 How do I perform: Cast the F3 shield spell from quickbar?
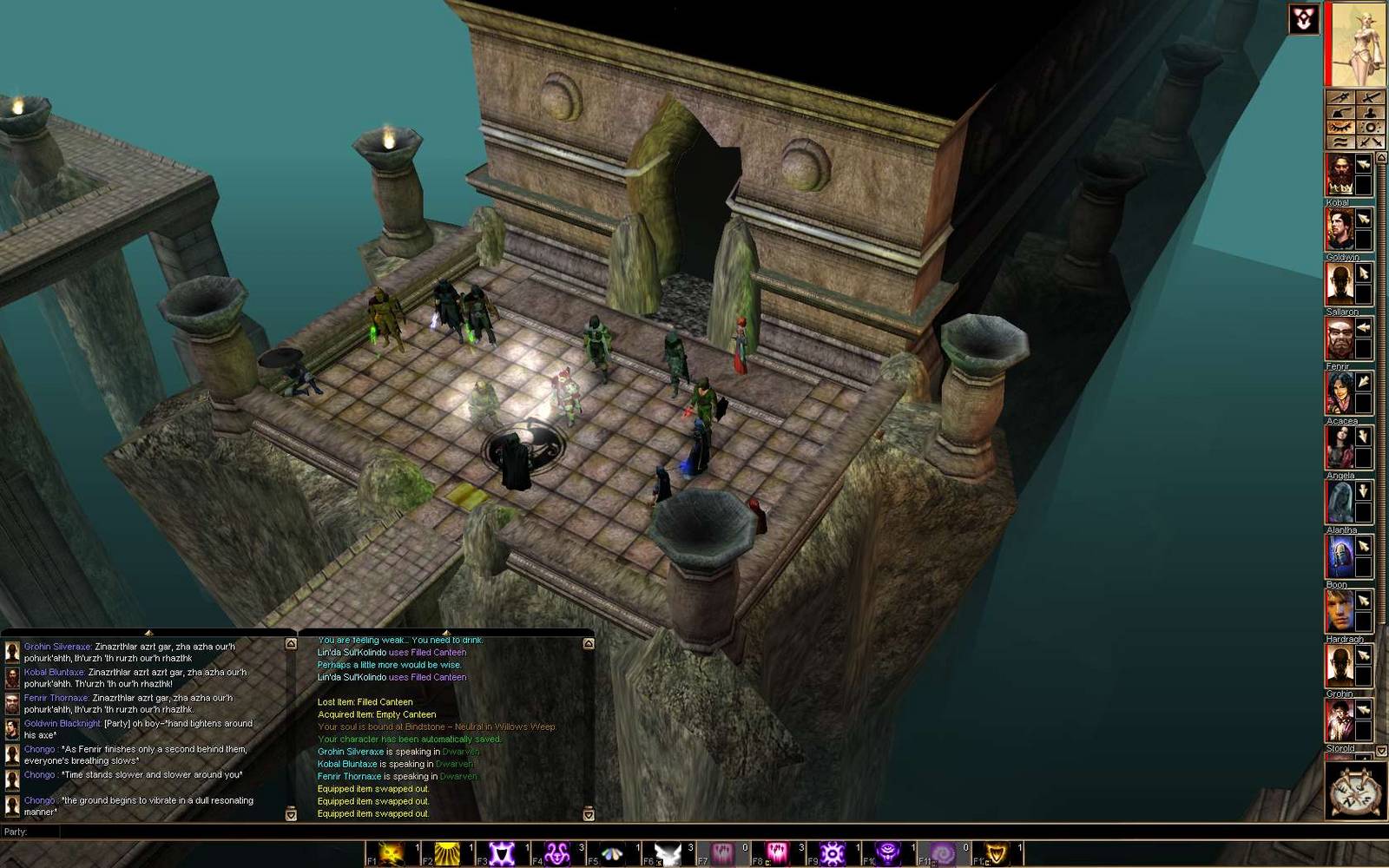pyautogui.click(x=500, y=851)
